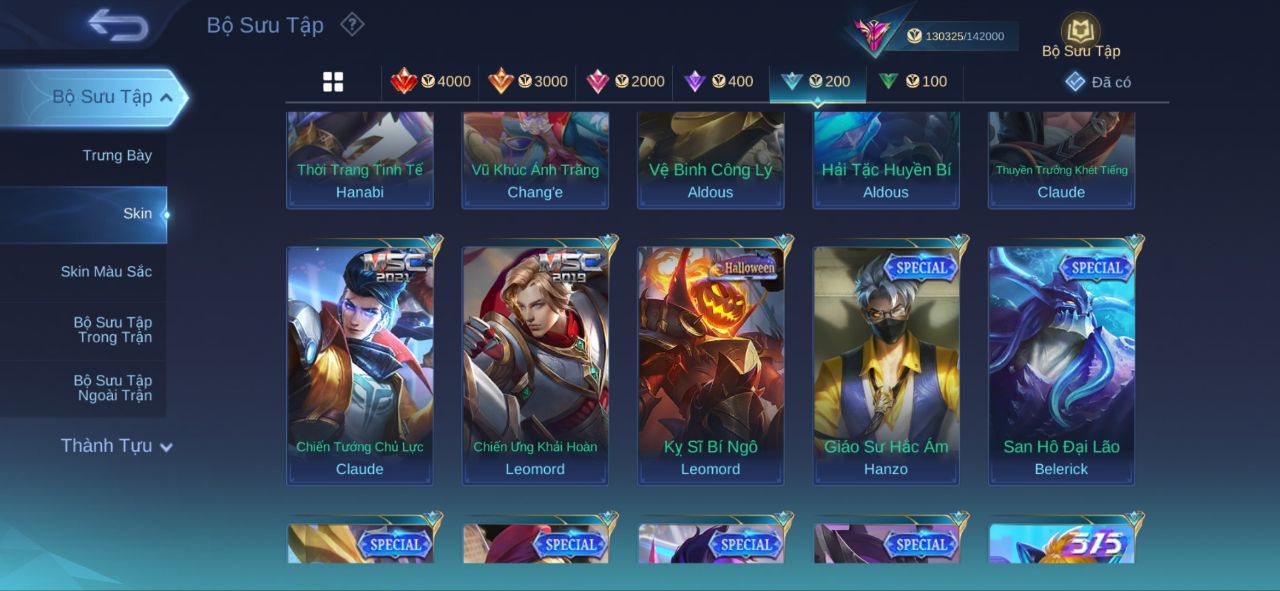Select the Skin Màu Sắc menu entry
The image size is (1280, 591).
click(x=106, y=272)
